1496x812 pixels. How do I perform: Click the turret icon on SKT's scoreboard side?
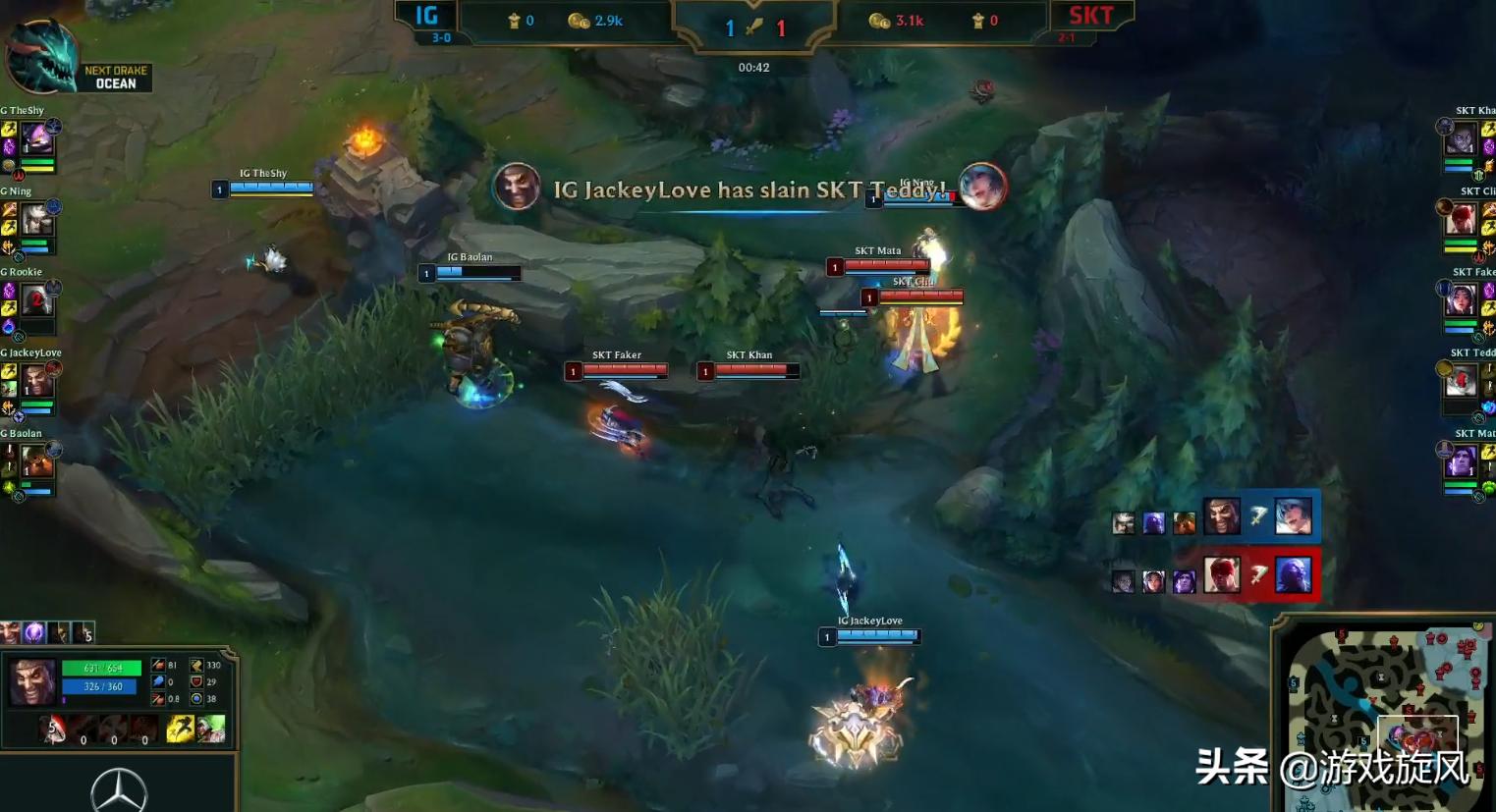tap(978, 20)
